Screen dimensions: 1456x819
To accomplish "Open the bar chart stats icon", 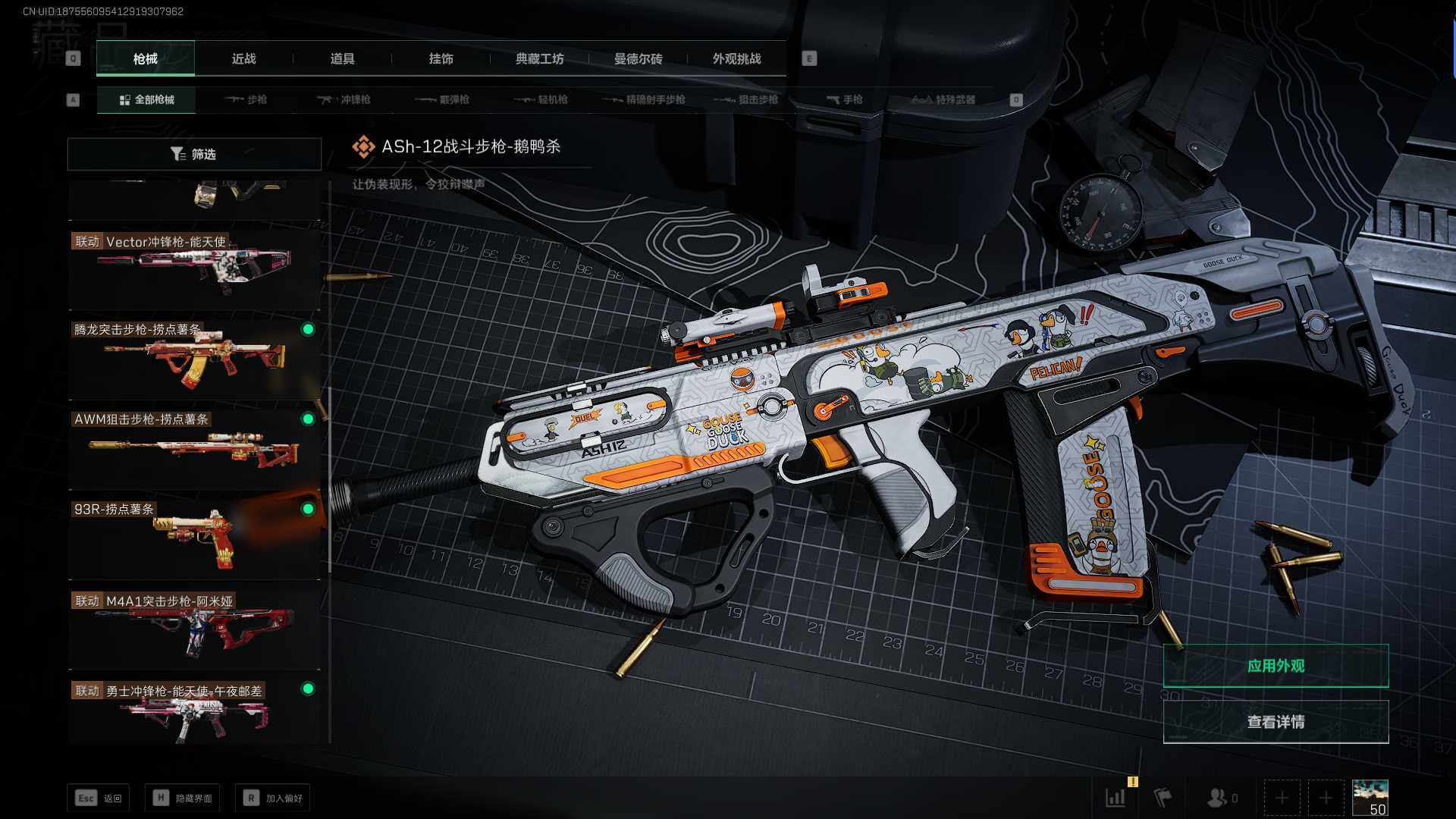I will click(1116, 798).
